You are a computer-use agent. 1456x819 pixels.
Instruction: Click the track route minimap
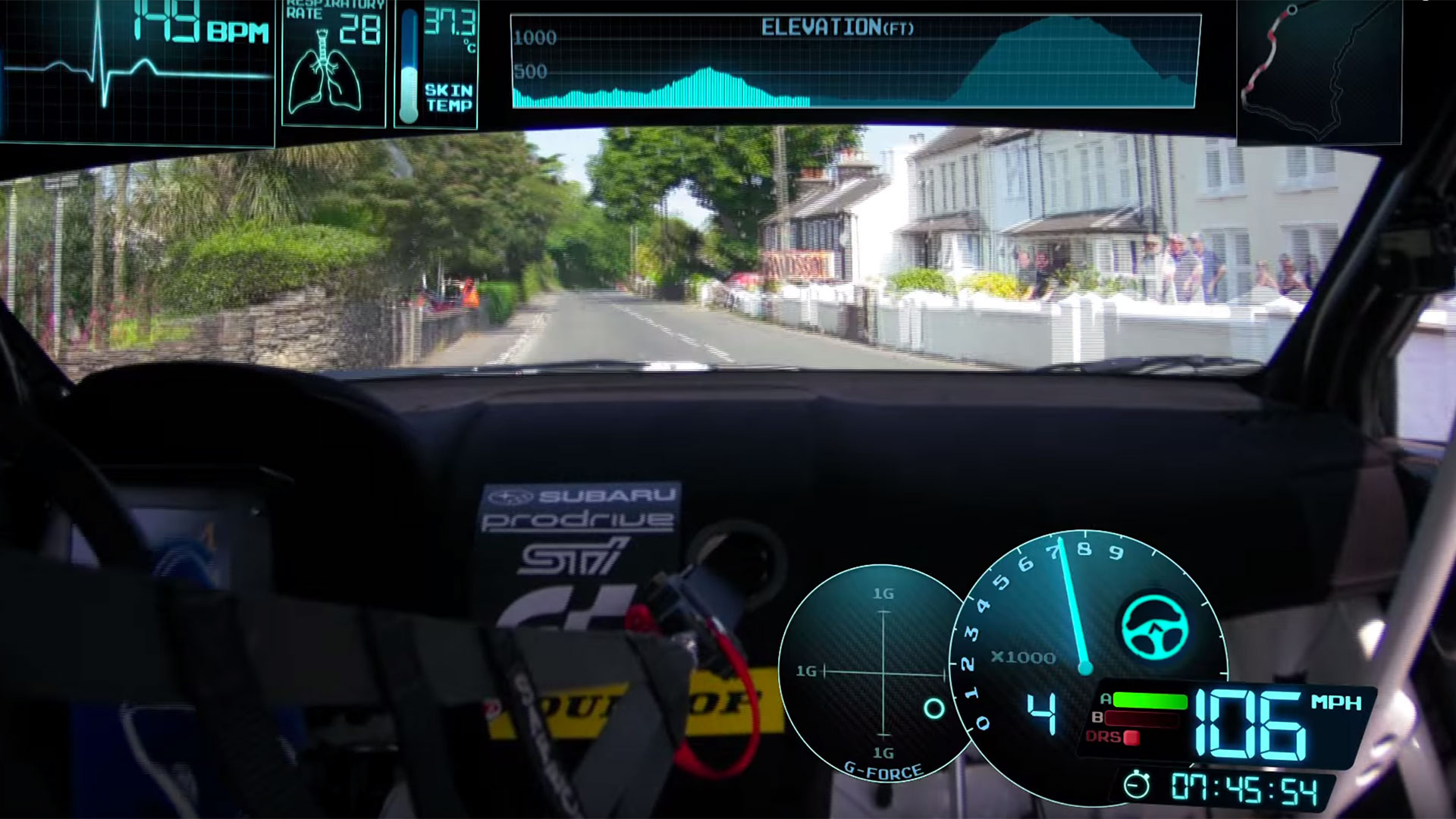coord(1319,71)
